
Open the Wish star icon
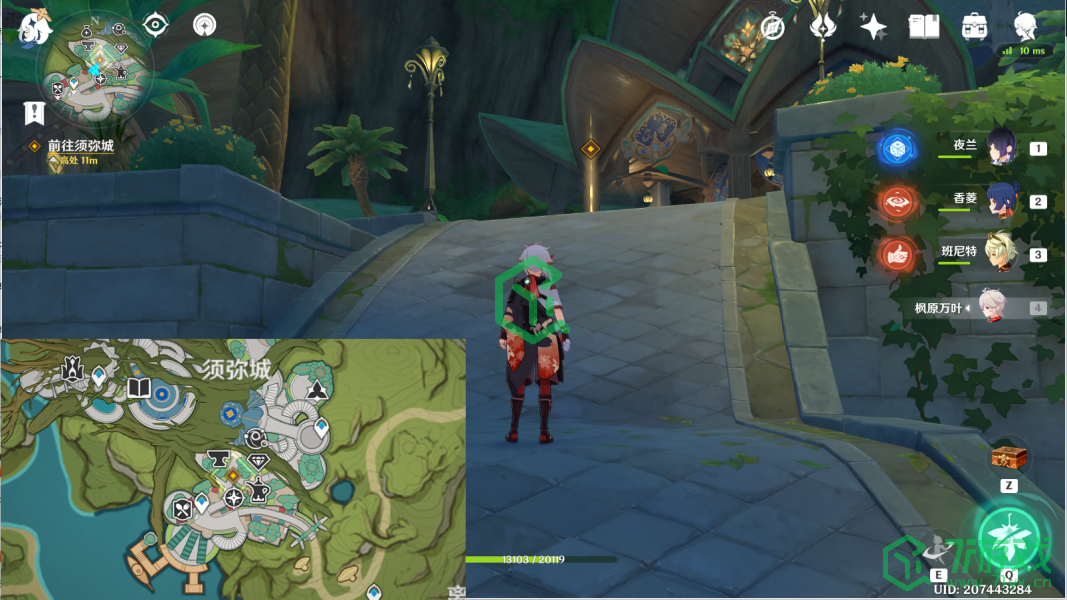[873, 27]
